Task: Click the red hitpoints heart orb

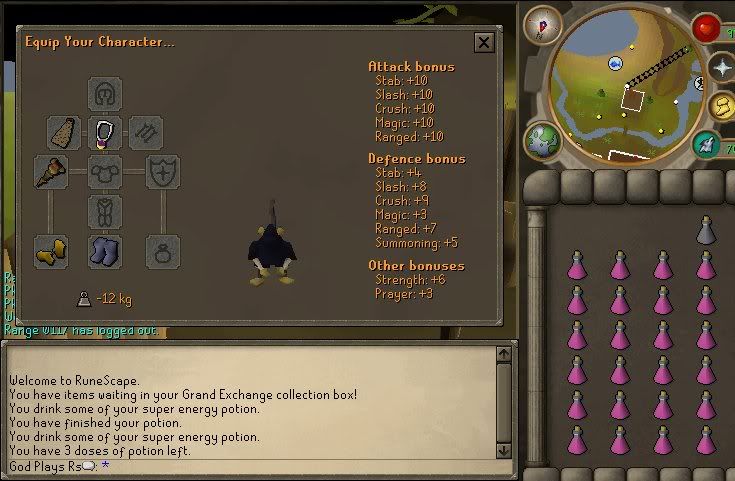Action: [x=707, y=27]
